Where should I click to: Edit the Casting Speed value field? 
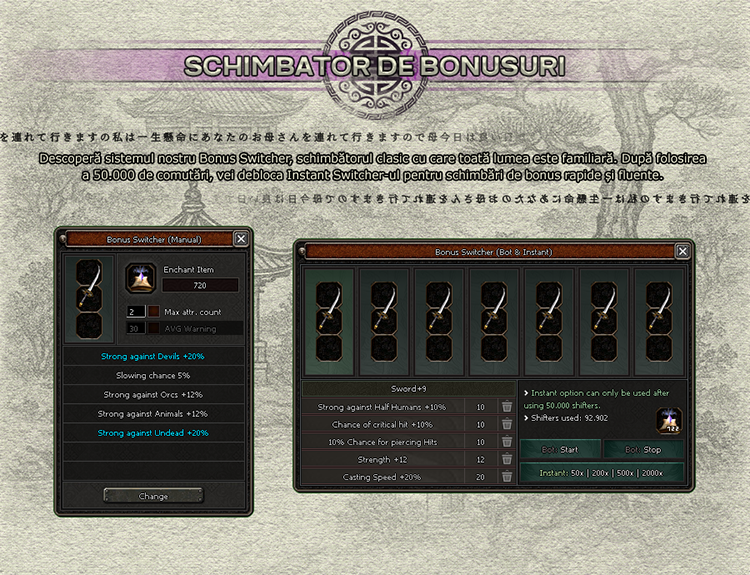click(x=480, y=477)
